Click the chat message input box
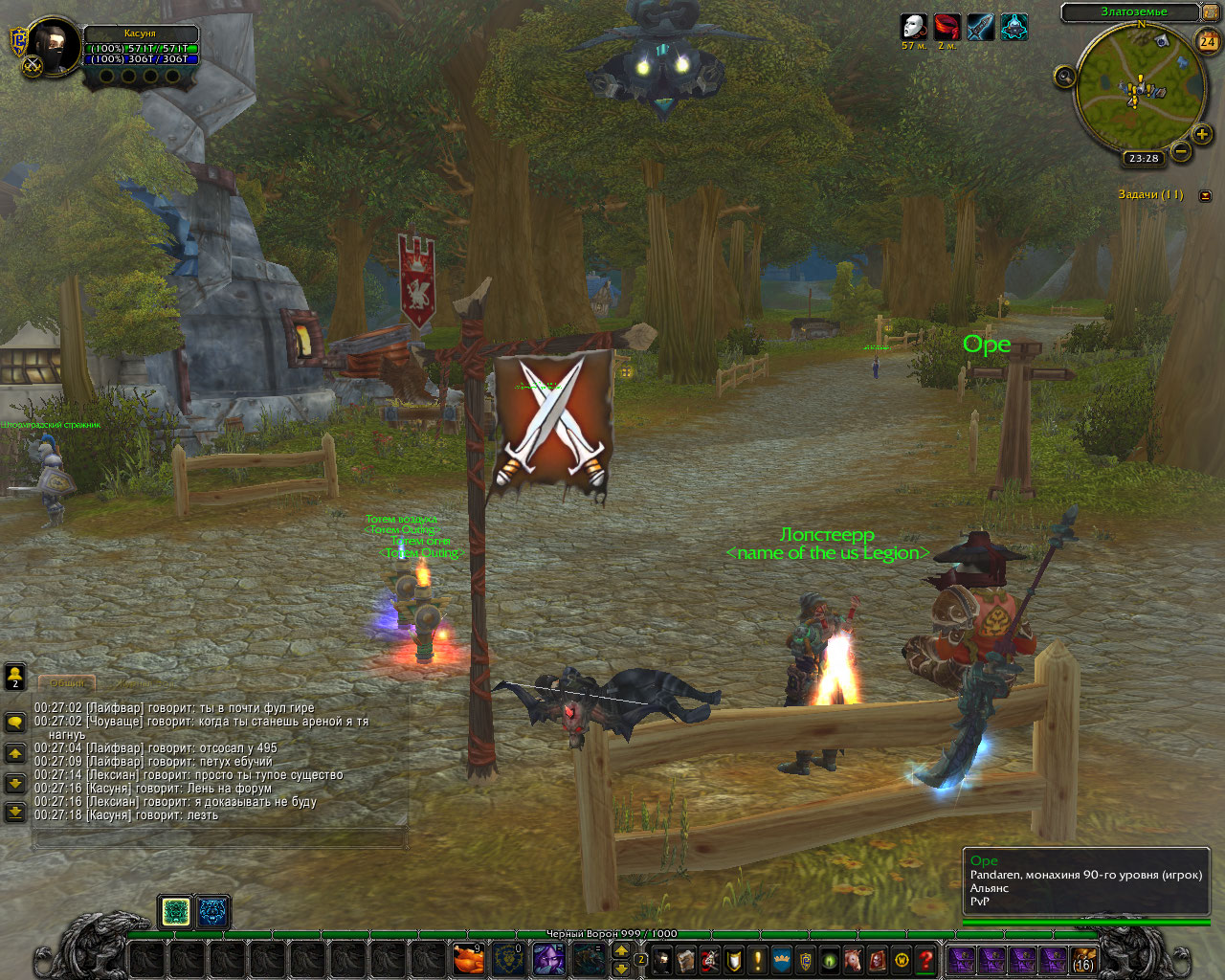The width and height of the screenshot is (1225, 980). pos(220,838)
